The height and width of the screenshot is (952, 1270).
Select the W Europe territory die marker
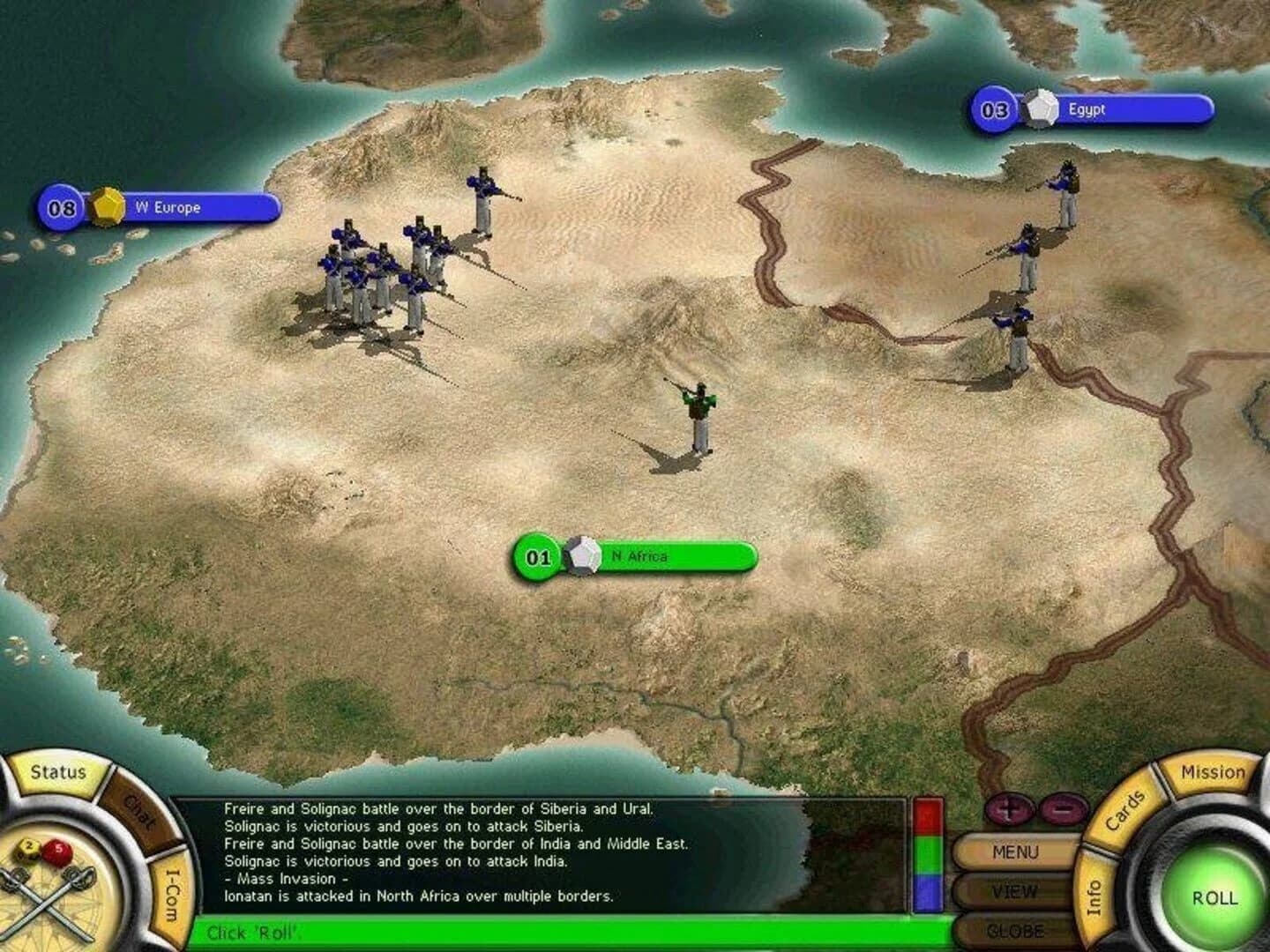click(x=105, y=207)
